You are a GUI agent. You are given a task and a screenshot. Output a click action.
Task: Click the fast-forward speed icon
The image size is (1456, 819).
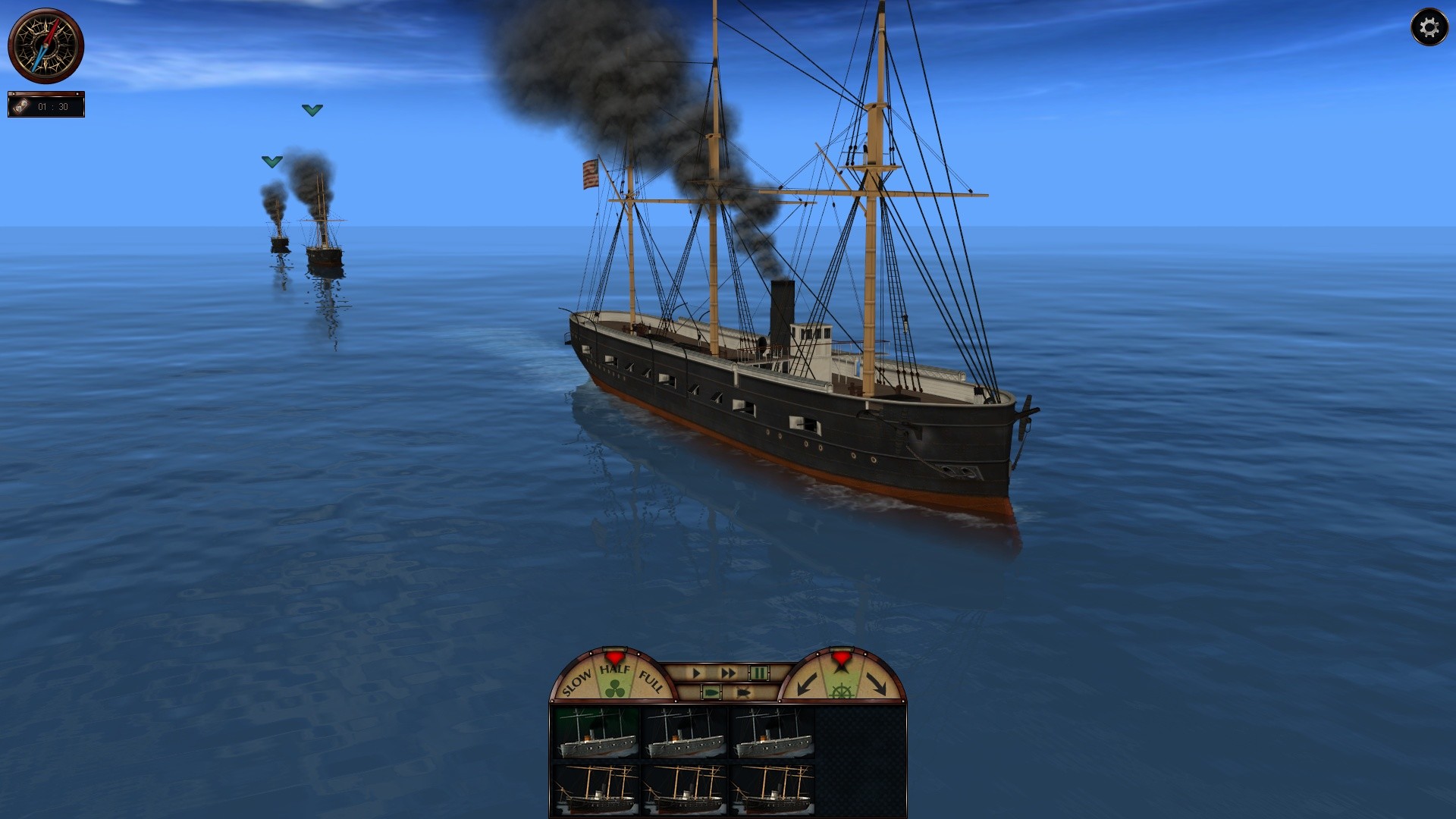pyautogui.click(x=729, y=673)
